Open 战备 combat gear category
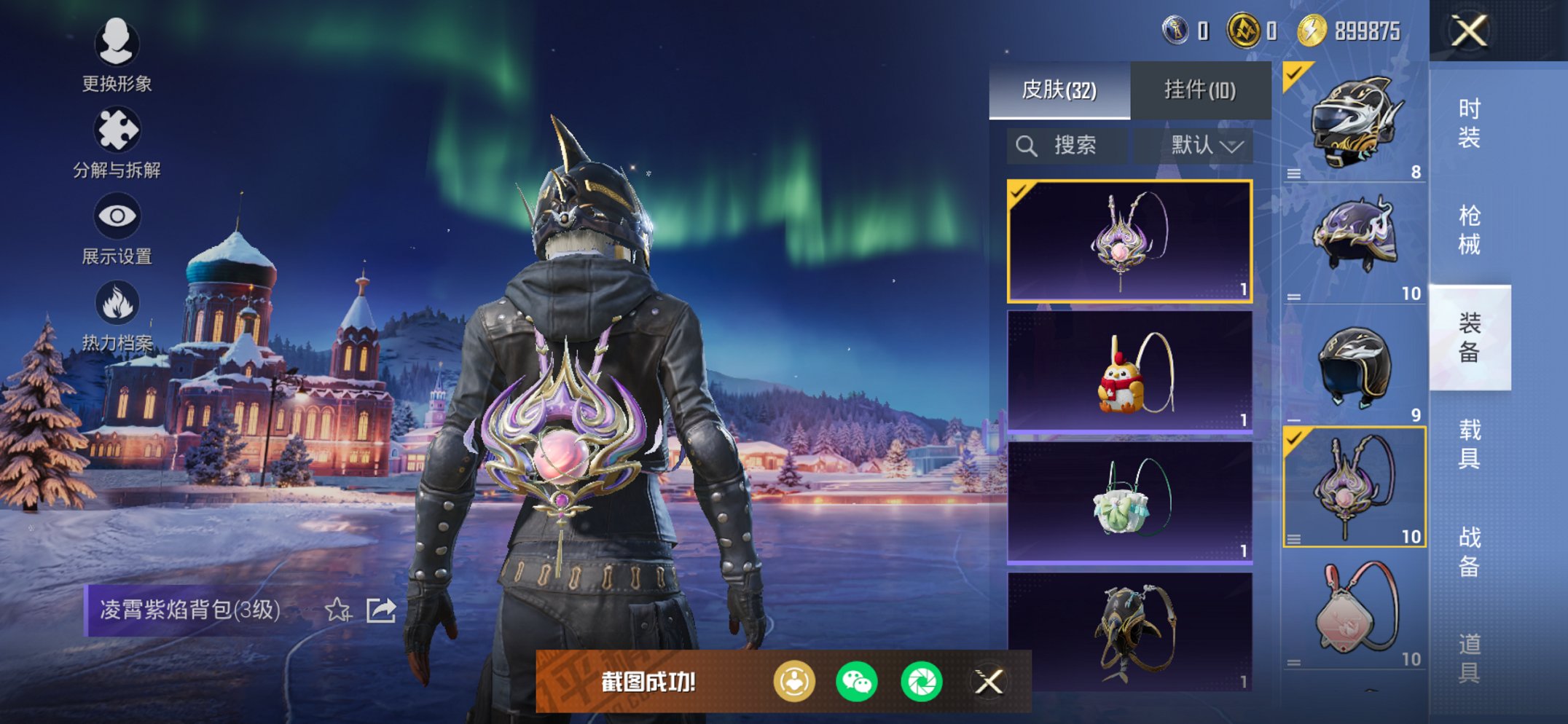The width and height of the screenshot is (1568, 724). (1469, 551)
